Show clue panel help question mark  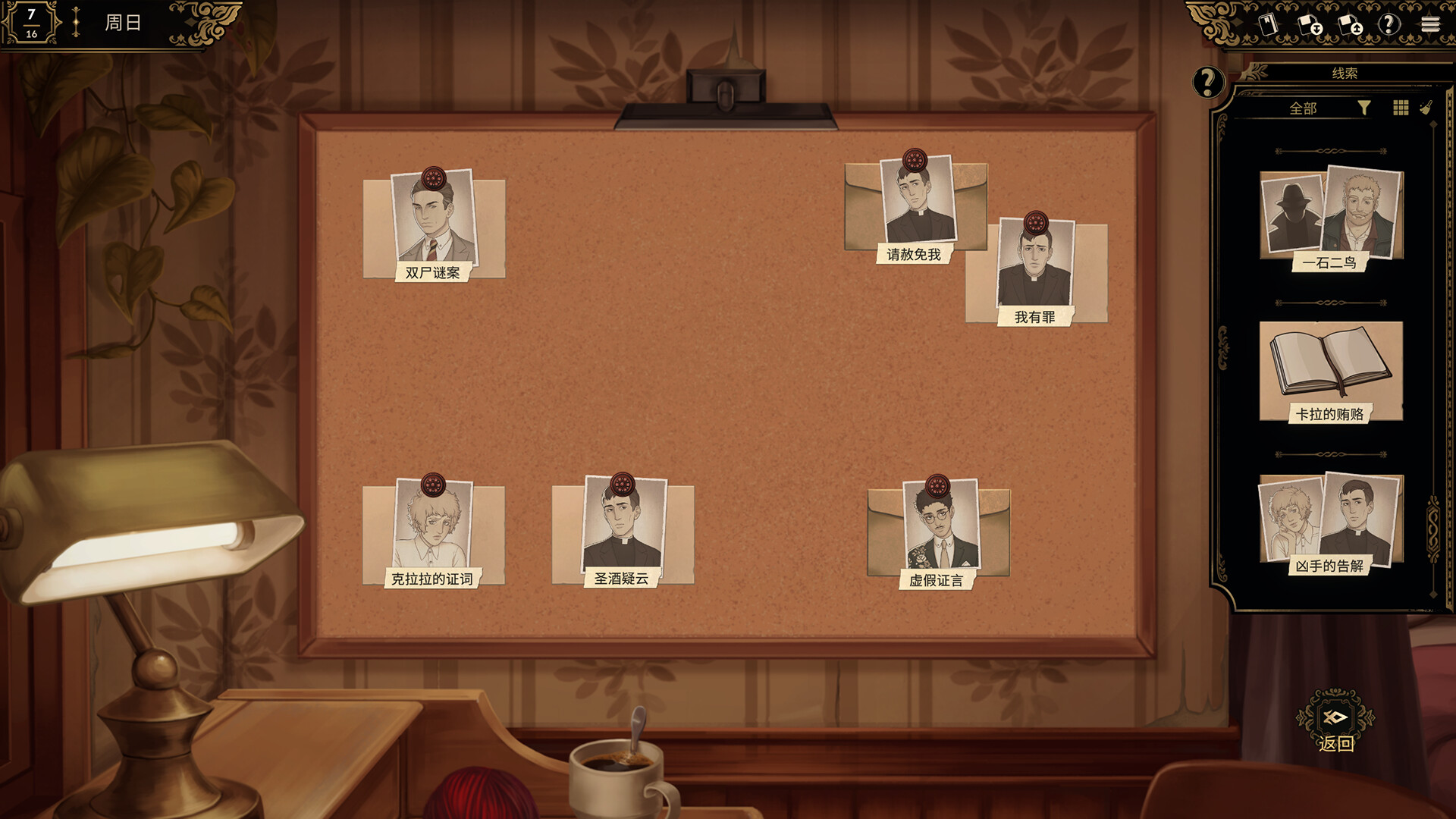click(x=1208, y=82)
